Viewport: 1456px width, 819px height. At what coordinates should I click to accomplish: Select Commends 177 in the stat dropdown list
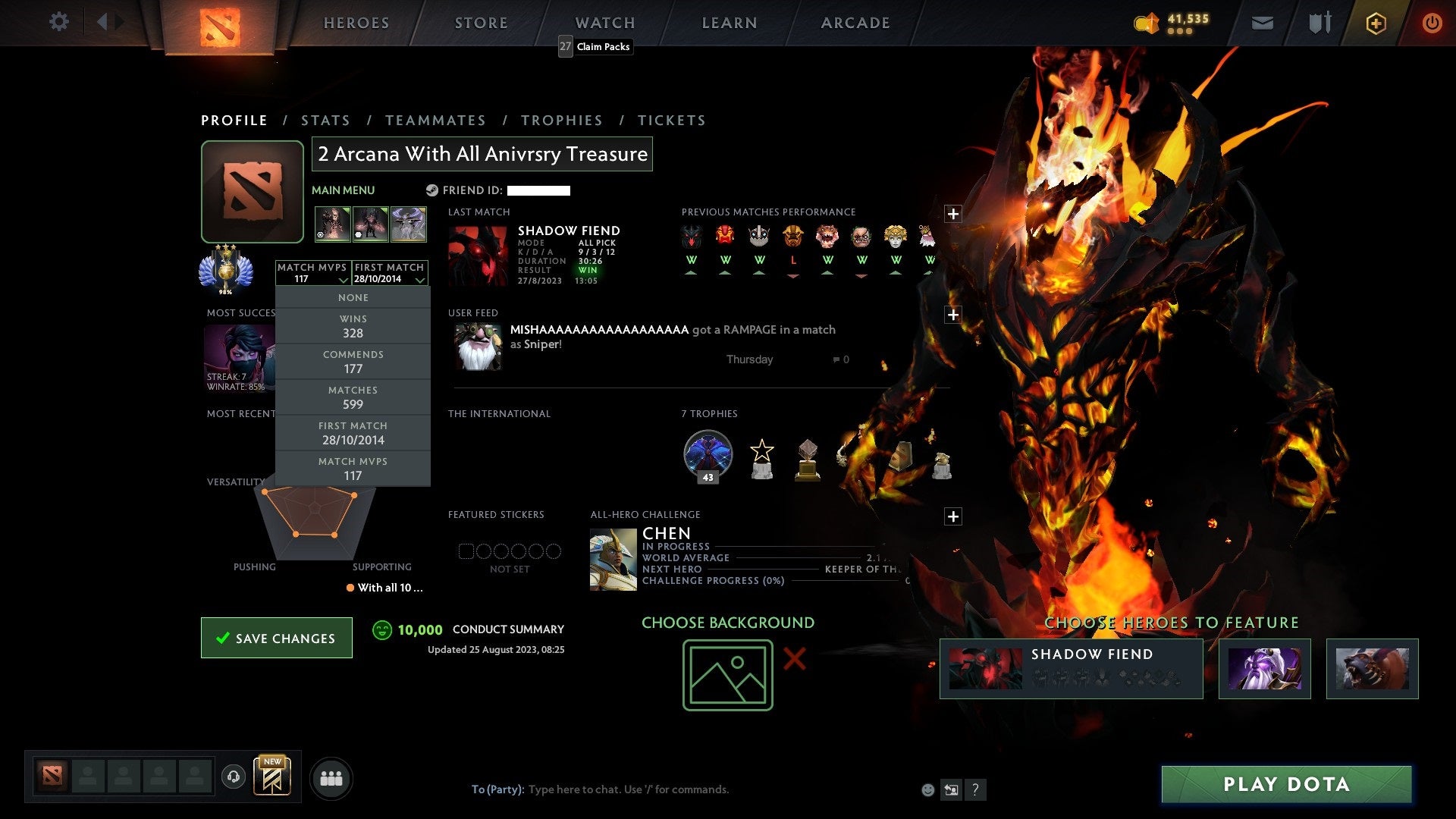pos(353,361)
